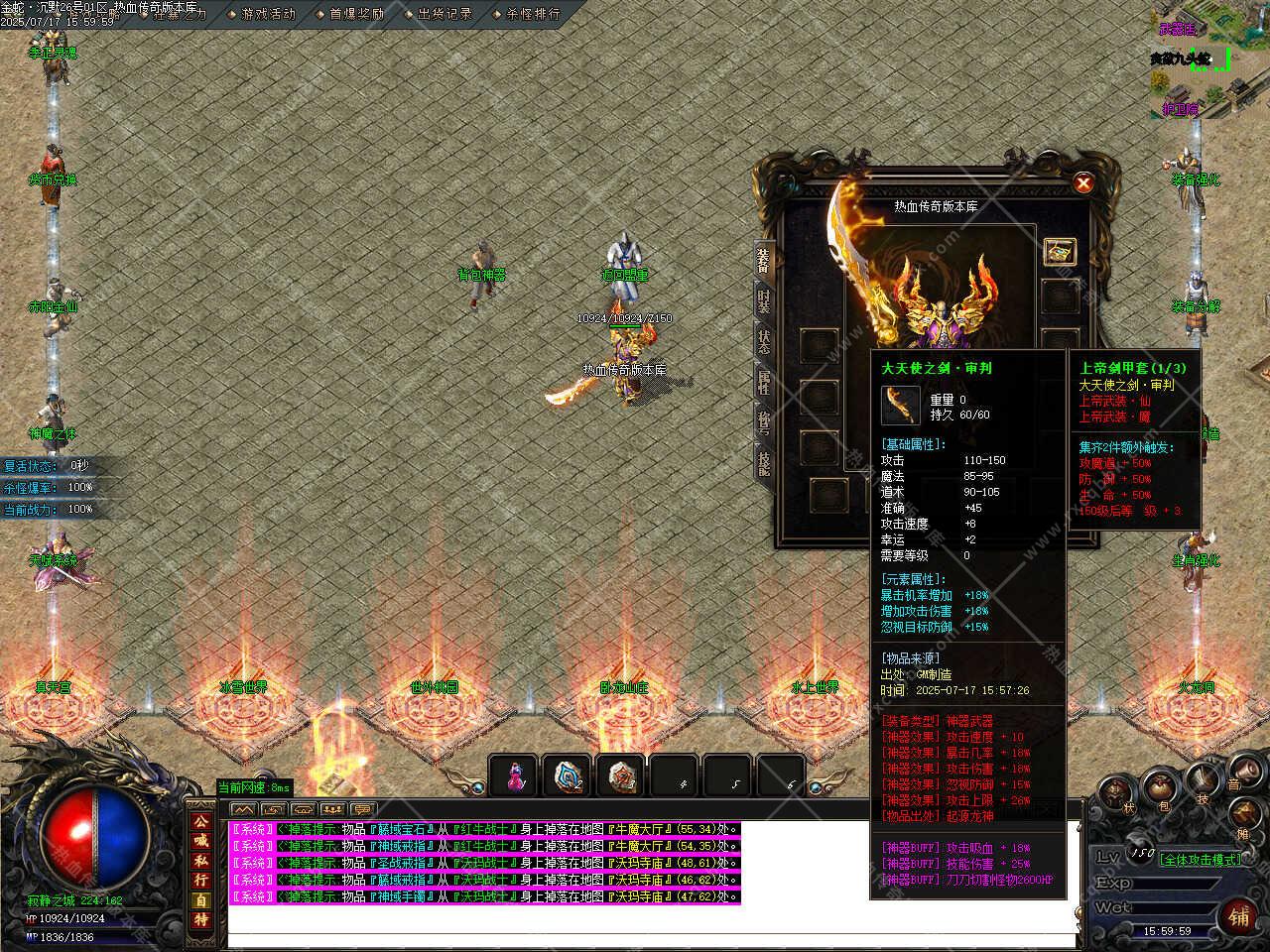Show the 出货记录 drop records

click(x=444, y=14)
